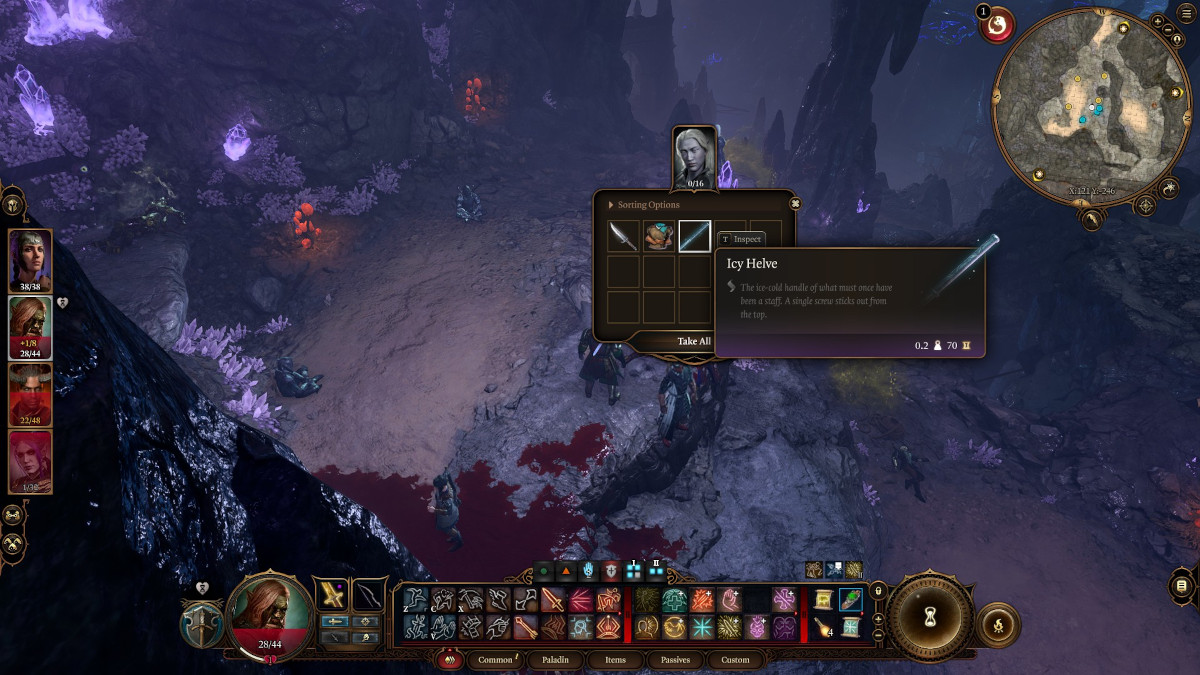The width and height of the screenshot is (1200, 675).
Task: Take all items from the loot window
Action: pyautogui.click(x=693, y=341)
